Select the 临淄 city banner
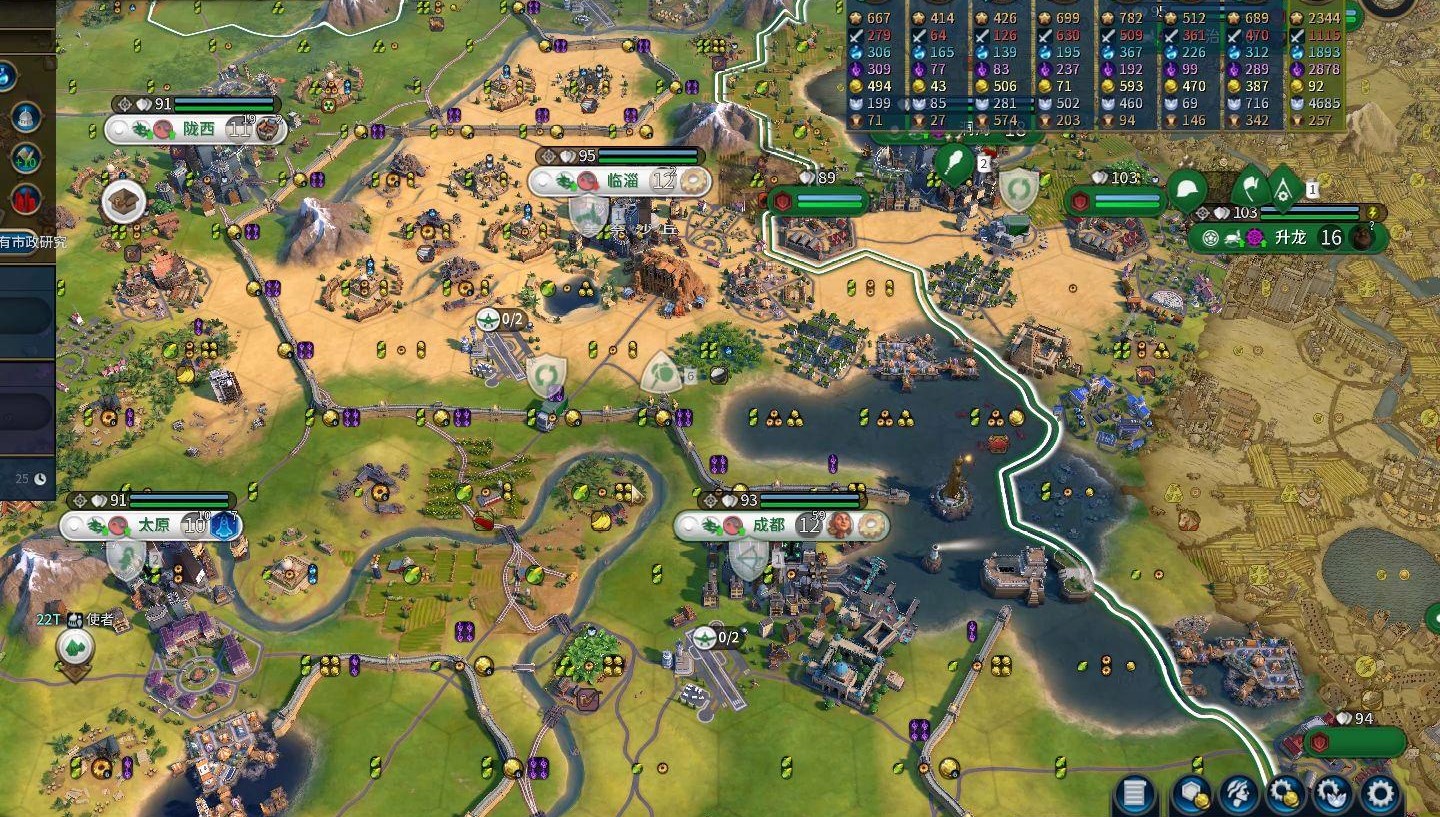 tap(620, 181)
